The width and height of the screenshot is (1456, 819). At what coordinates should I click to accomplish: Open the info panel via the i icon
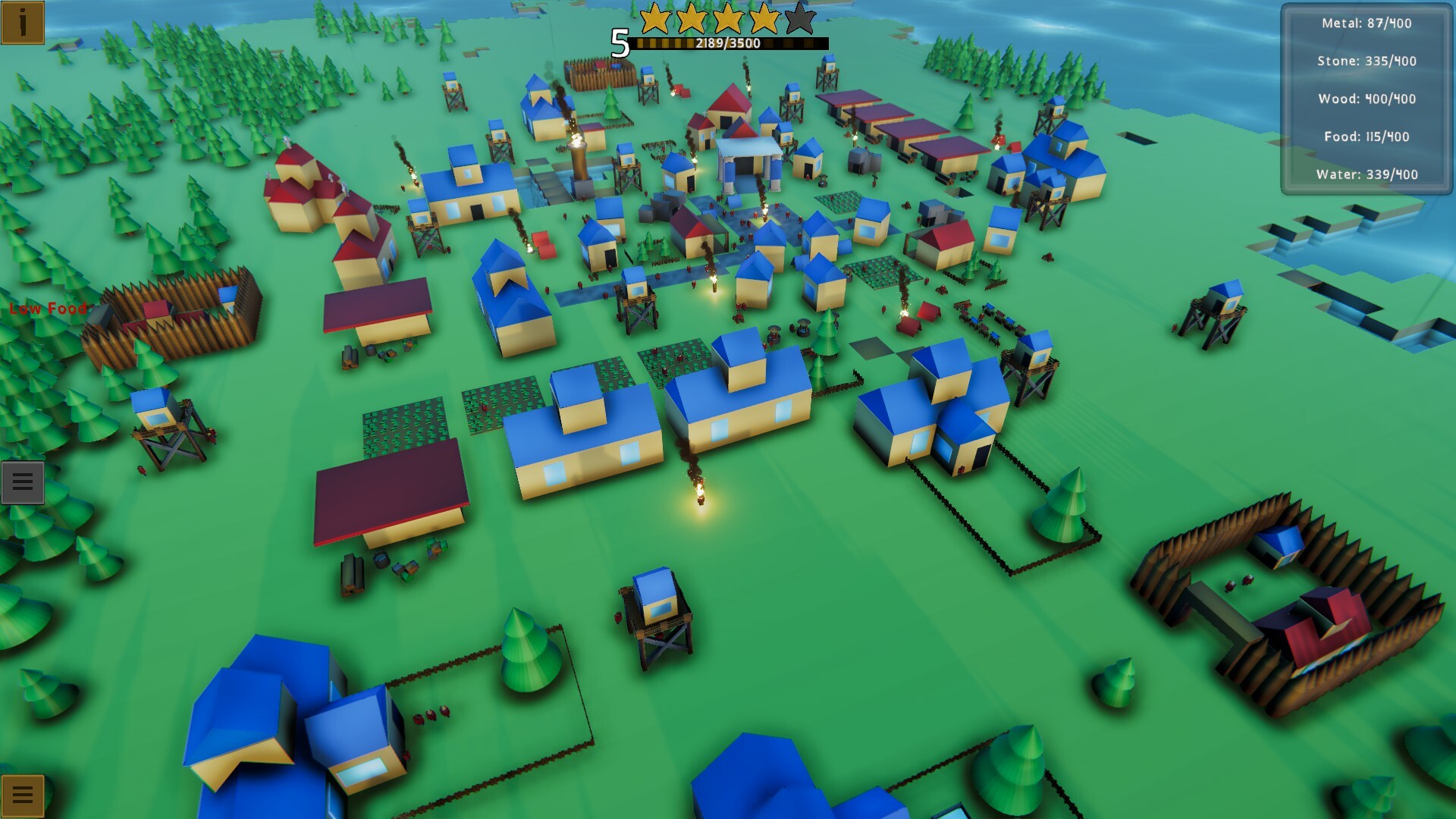23,23
